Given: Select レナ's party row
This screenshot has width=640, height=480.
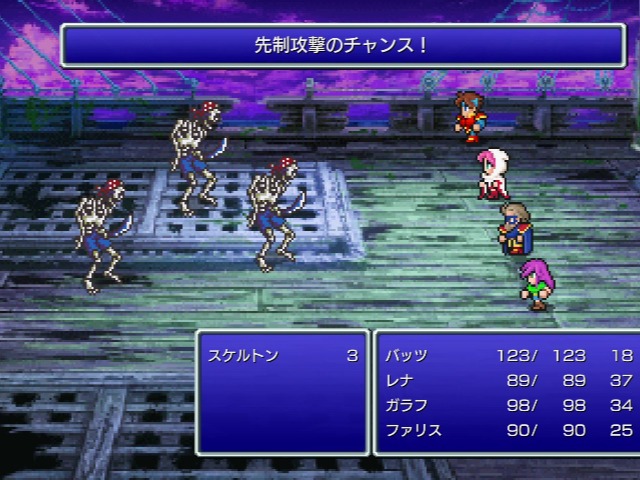Looking at the screenshot, I should click(x=401, y=380).
